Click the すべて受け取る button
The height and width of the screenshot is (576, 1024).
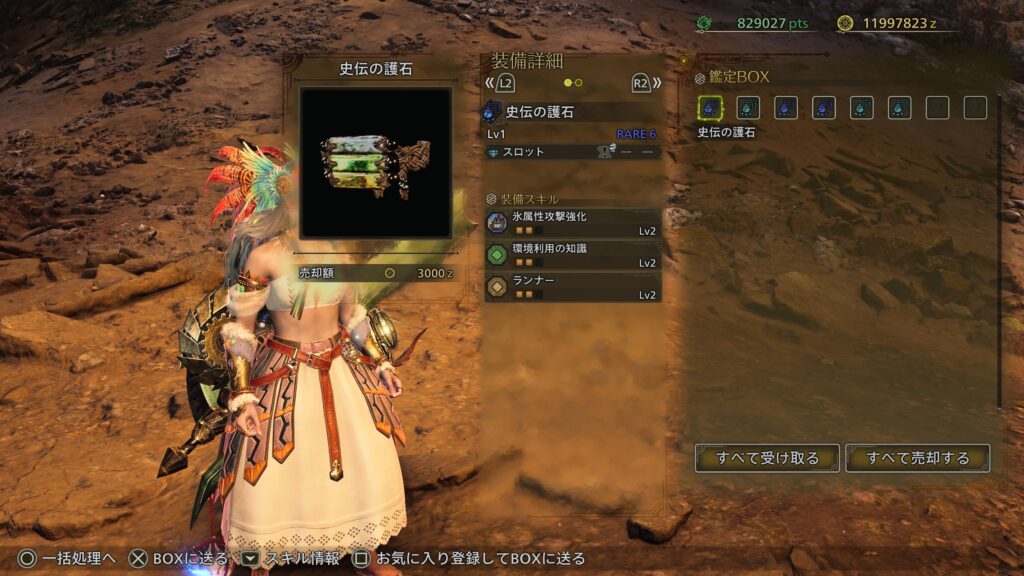(x=767, y=458)
